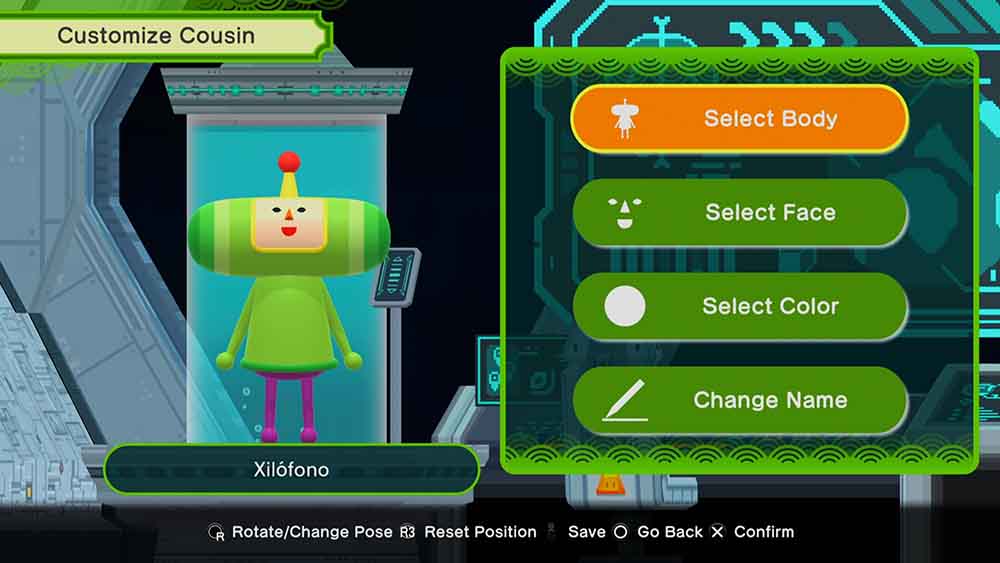Choose the Select Face menu entry
Image resolution: width=1000 pixels, height=563 pixels.
pyautogui.click(x=739, y=212)
